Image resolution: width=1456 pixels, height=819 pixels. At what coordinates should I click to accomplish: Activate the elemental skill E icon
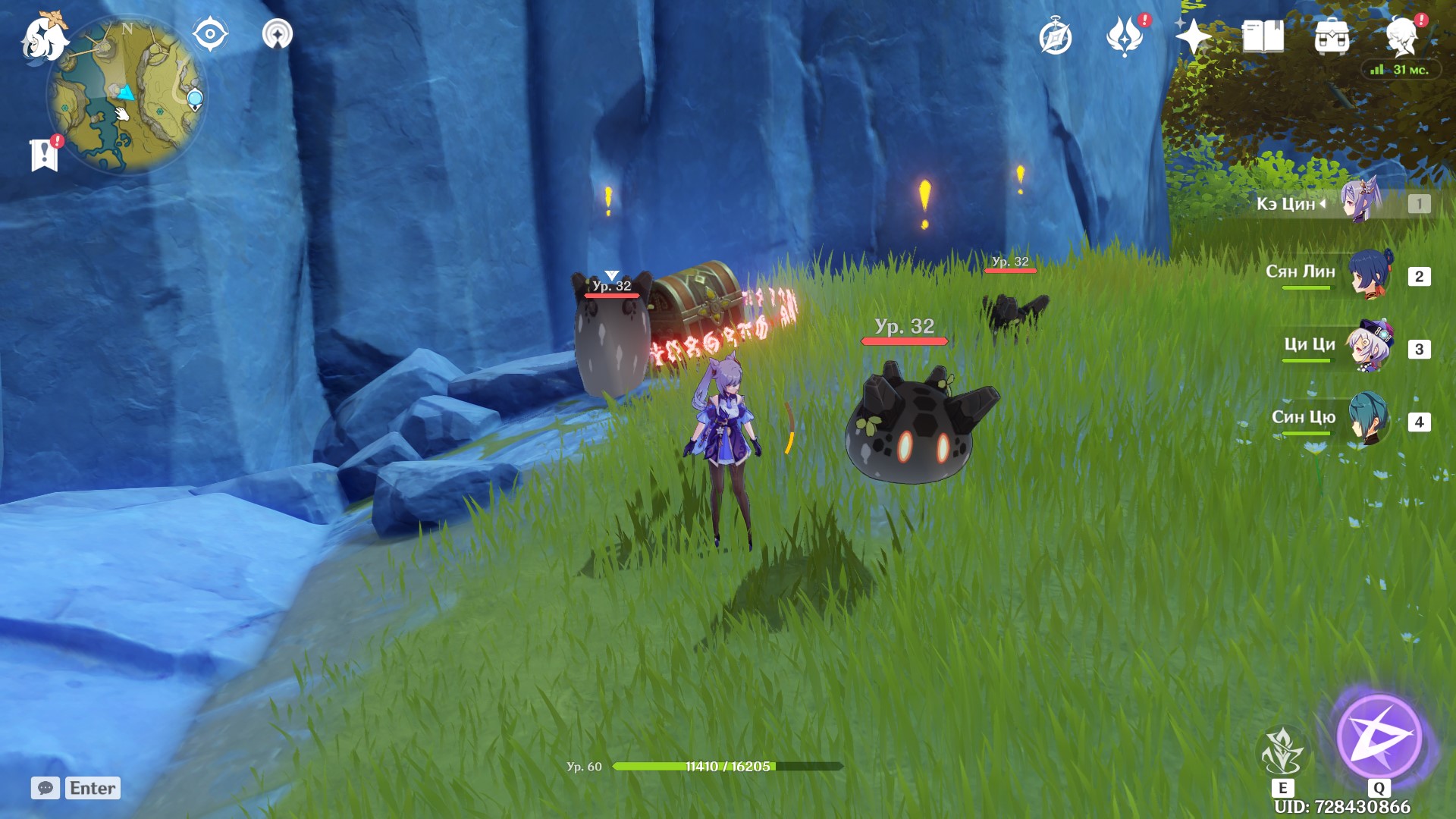tap(1283, 750)
